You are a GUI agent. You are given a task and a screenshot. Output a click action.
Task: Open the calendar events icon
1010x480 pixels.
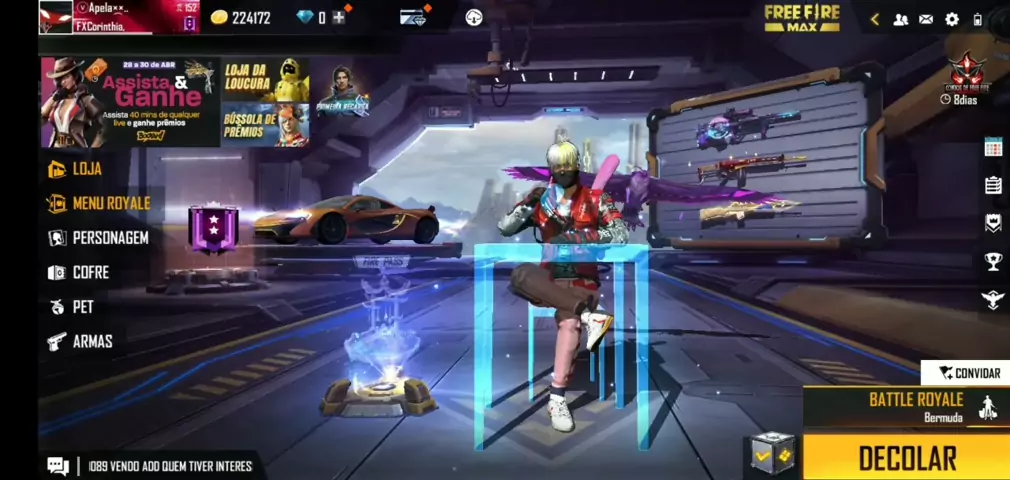tap(993, 147)
